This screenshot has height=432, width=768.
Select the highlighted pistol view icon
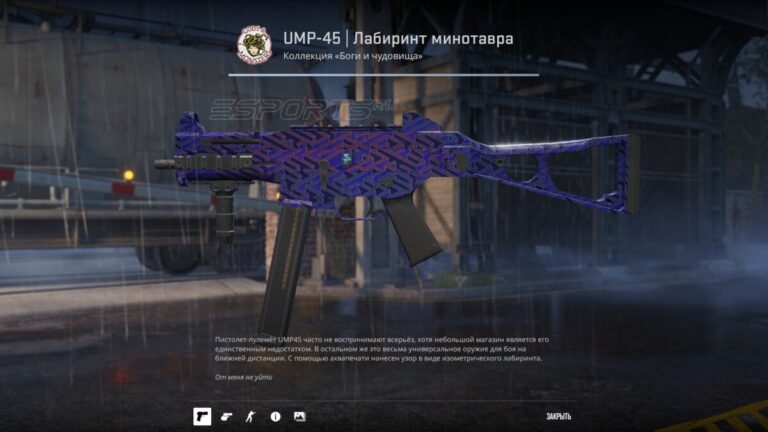click(x=202, y=416)
